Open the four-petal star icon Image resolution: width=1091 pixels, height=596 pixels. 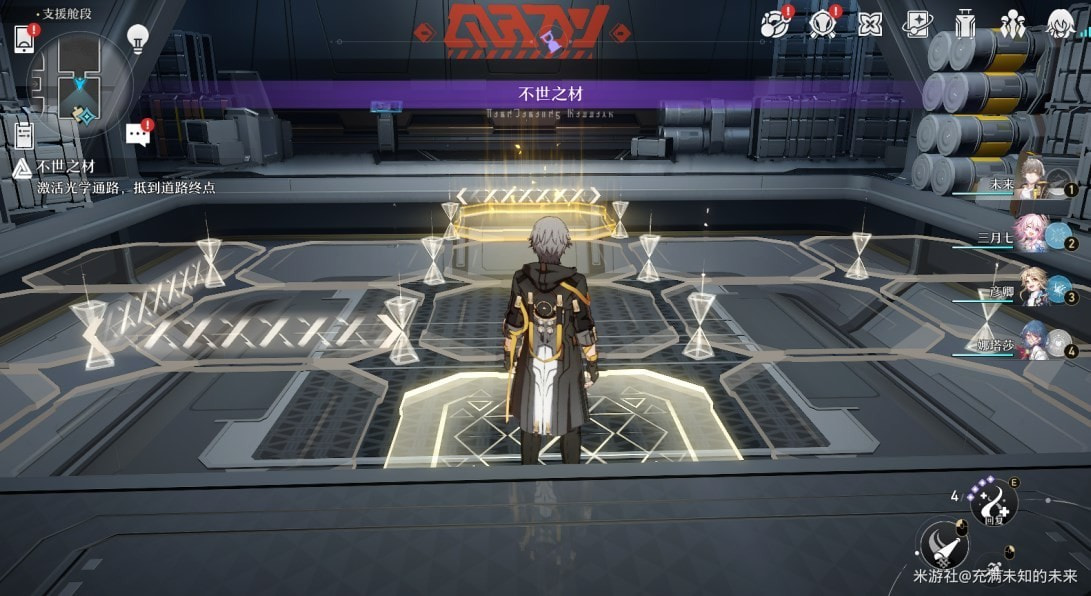(870, 24)
